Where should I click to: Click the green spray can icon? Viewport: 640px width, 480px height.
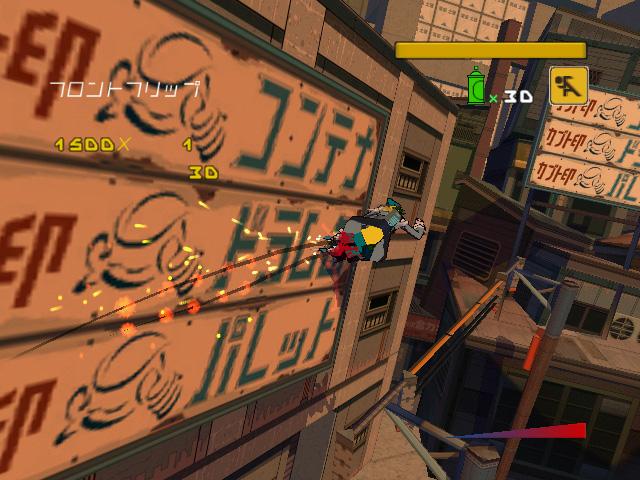tap(477, 88)
